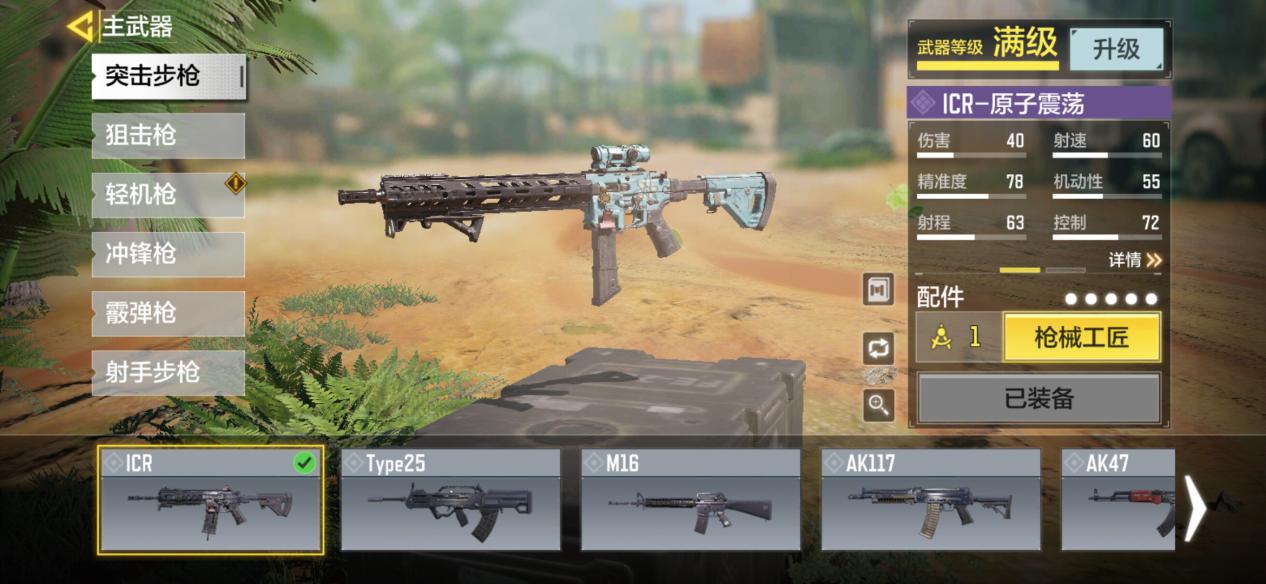Screen dimensions: 1266x584
Task: Choose the 霰弹枪 category
Action: tap(168, 313)
